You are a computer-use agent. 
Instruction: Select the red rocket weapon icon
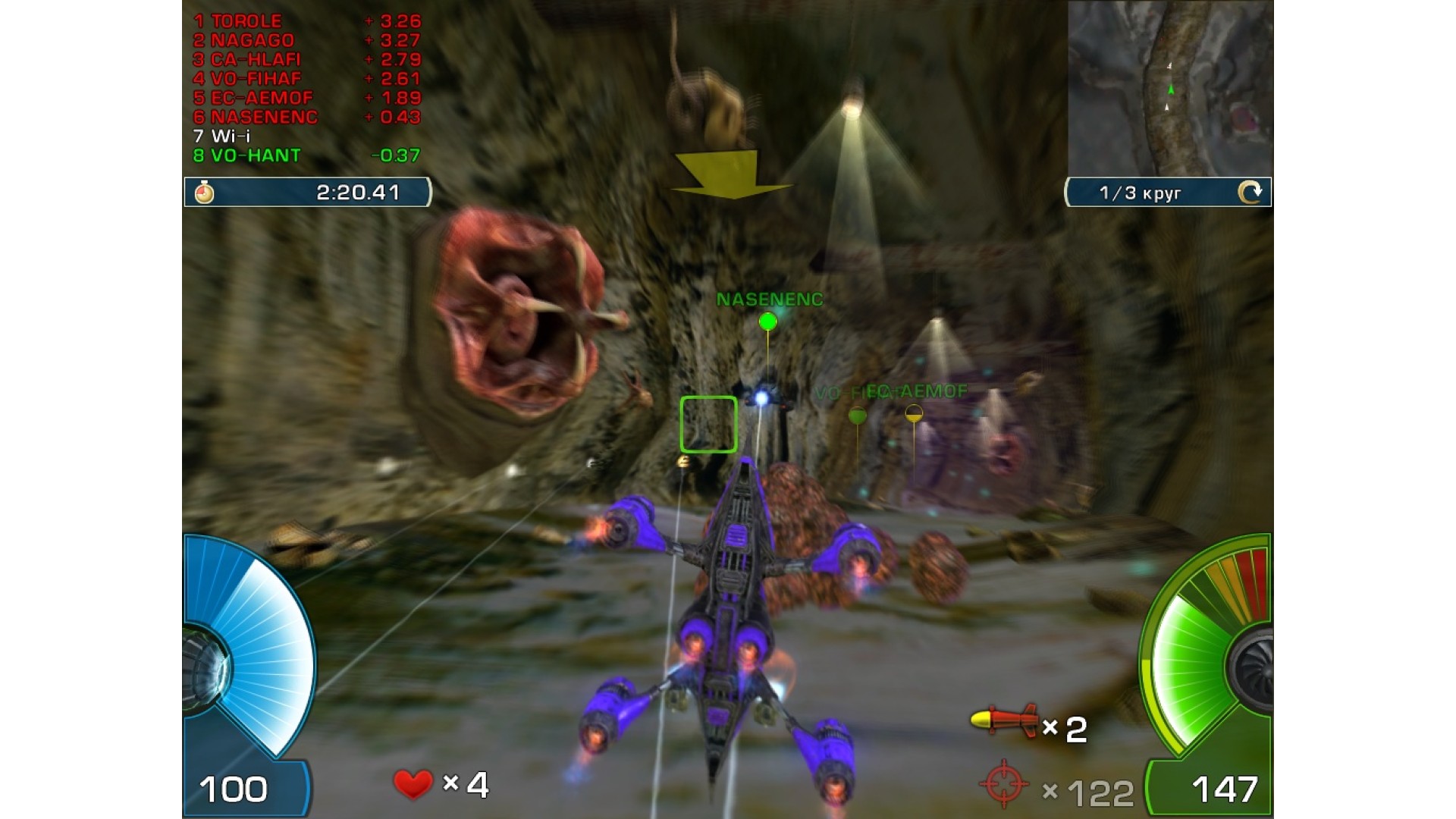pos(1004,721)
